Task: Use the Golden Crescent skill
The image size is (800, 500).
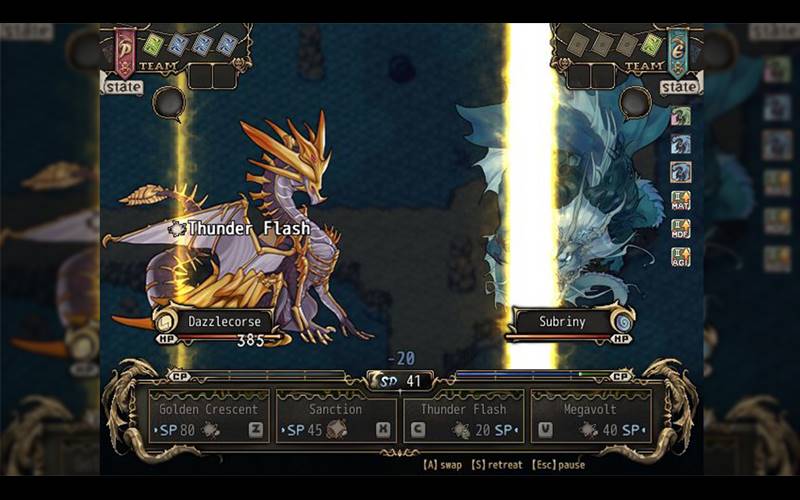Action: coord(208,417)
